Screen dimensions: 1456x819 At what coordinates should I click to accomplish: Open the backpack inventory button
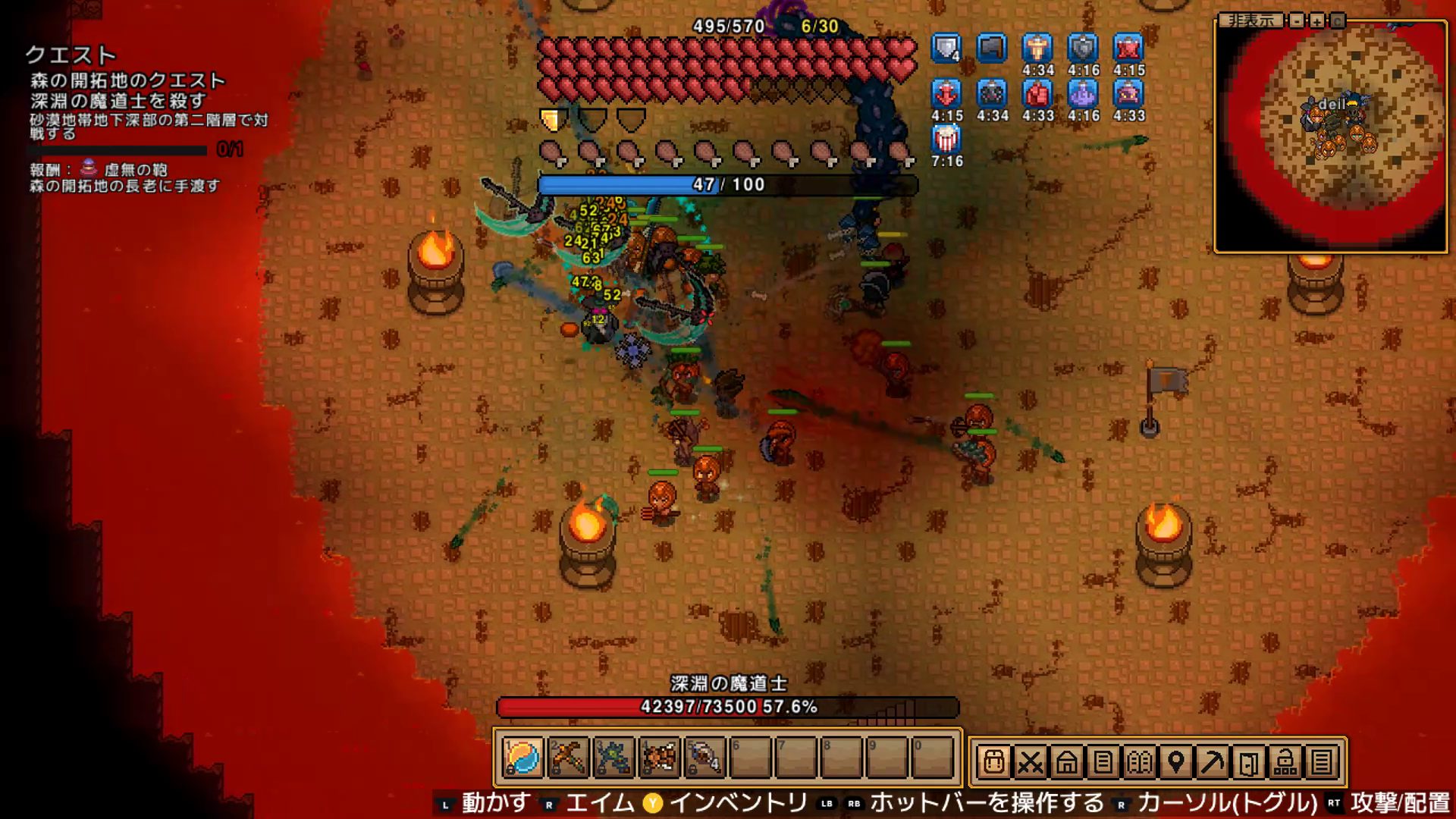[993, 761]
